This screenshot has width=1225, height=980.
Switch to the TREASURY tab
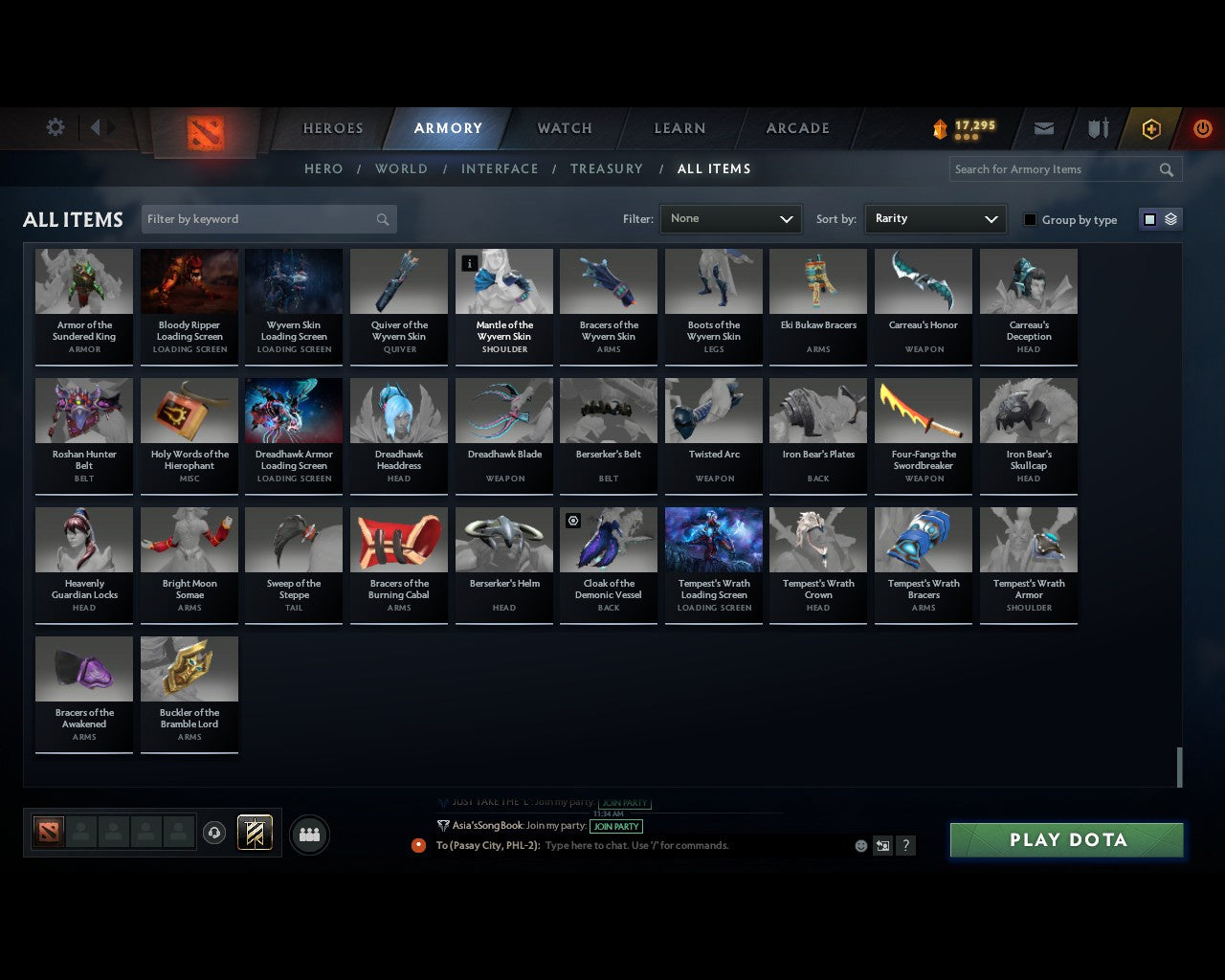(x=606, y=168)
